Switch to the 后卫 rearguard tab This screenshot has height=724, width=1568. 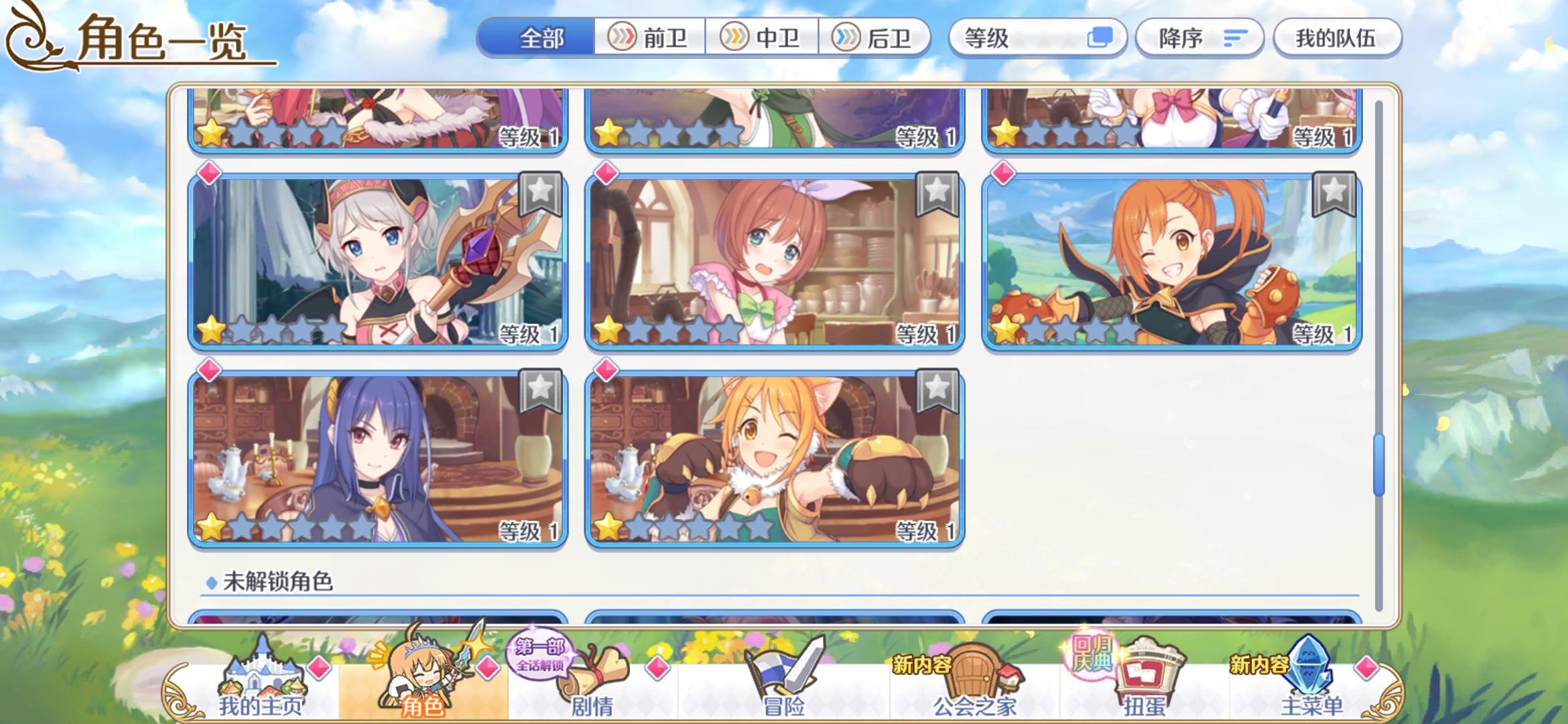pyautogui.click(x=879, y=38)
